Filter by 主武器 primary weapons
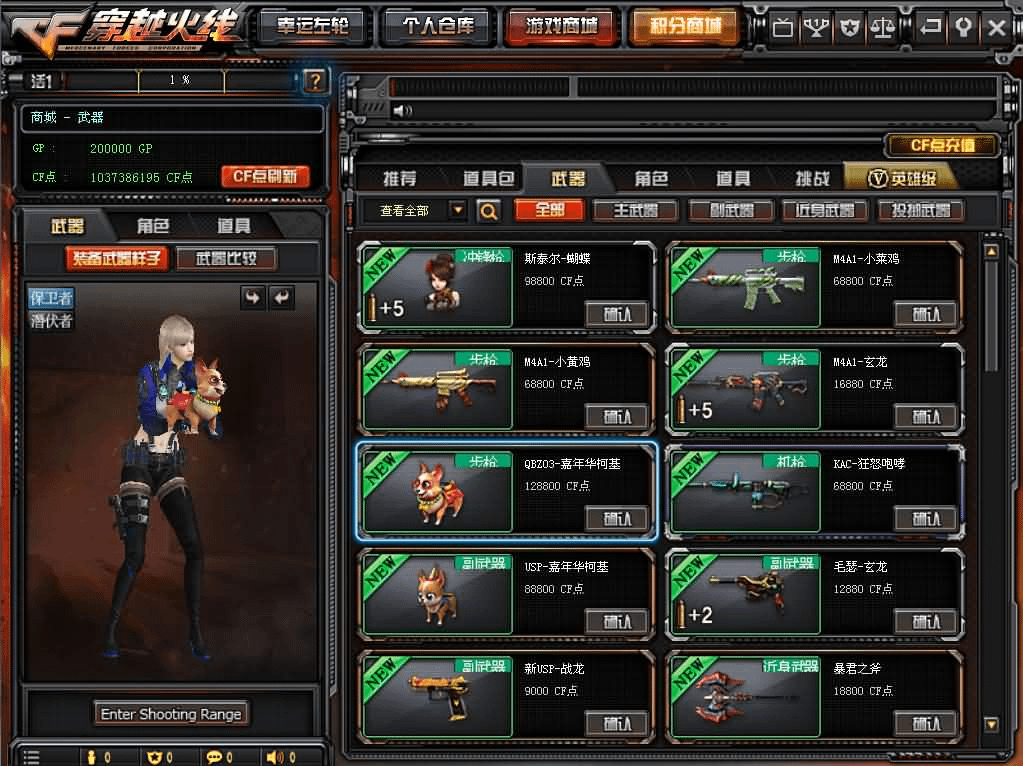 (x=635, y=211)
